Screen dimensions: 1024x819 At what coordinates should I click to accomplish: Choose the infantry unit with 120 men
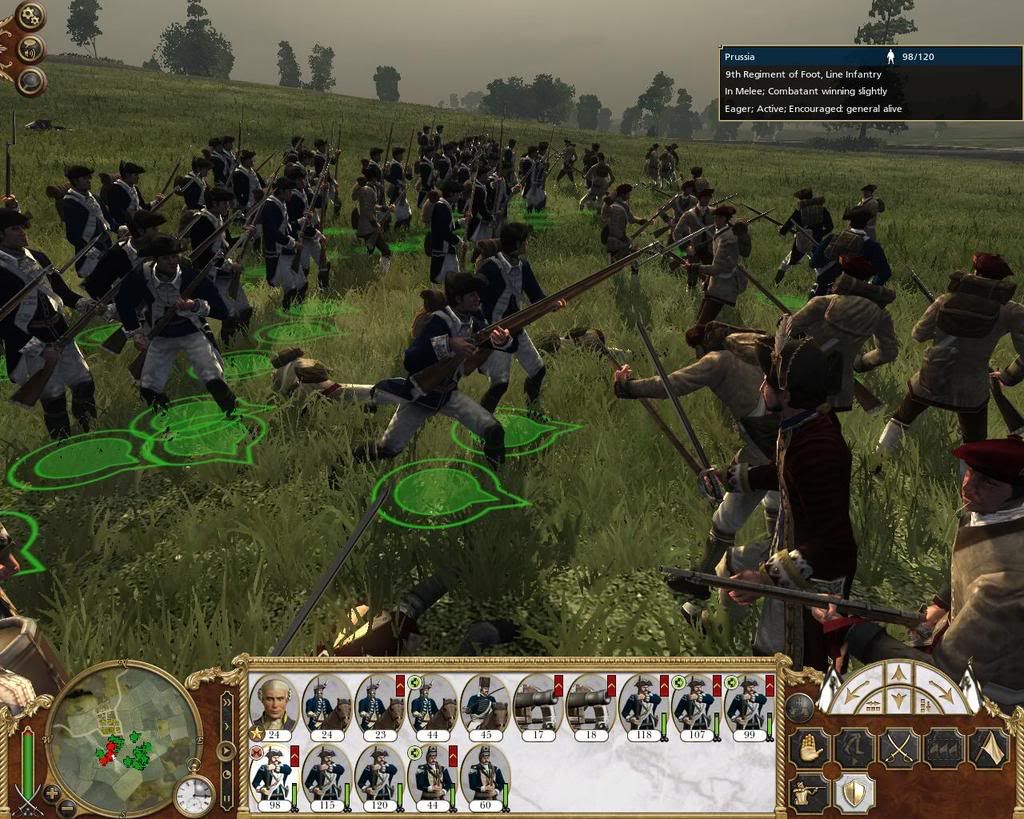point(379,774)
